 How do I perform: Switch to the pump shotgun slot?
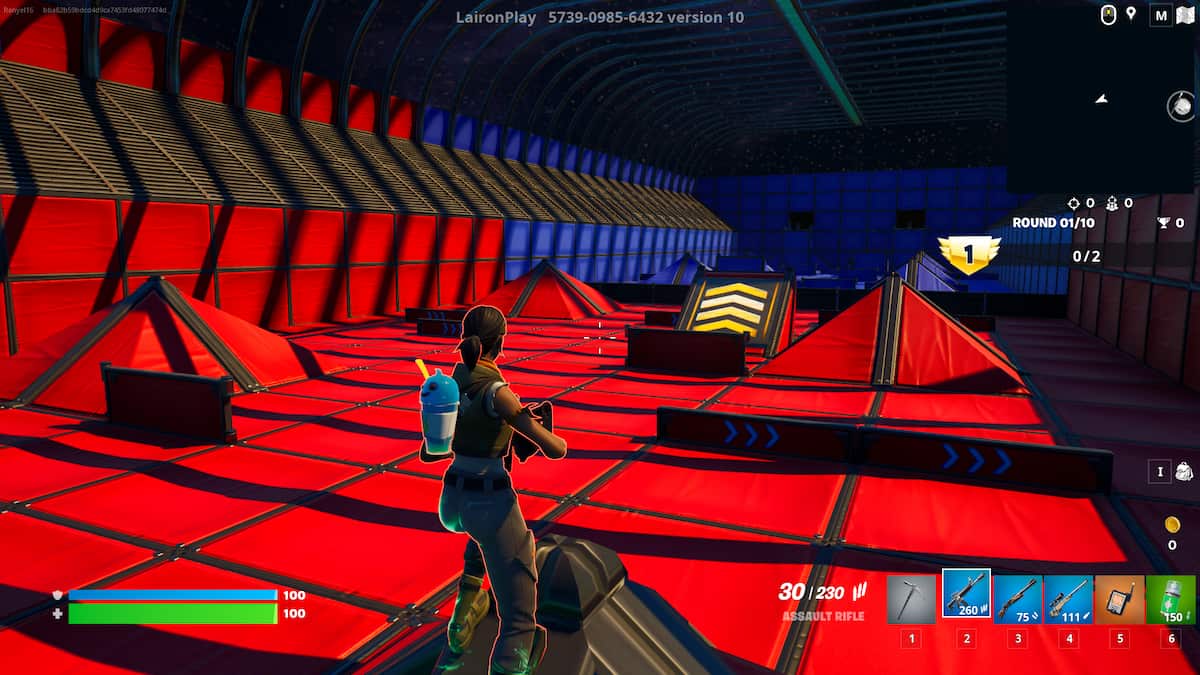(1018, 599)
